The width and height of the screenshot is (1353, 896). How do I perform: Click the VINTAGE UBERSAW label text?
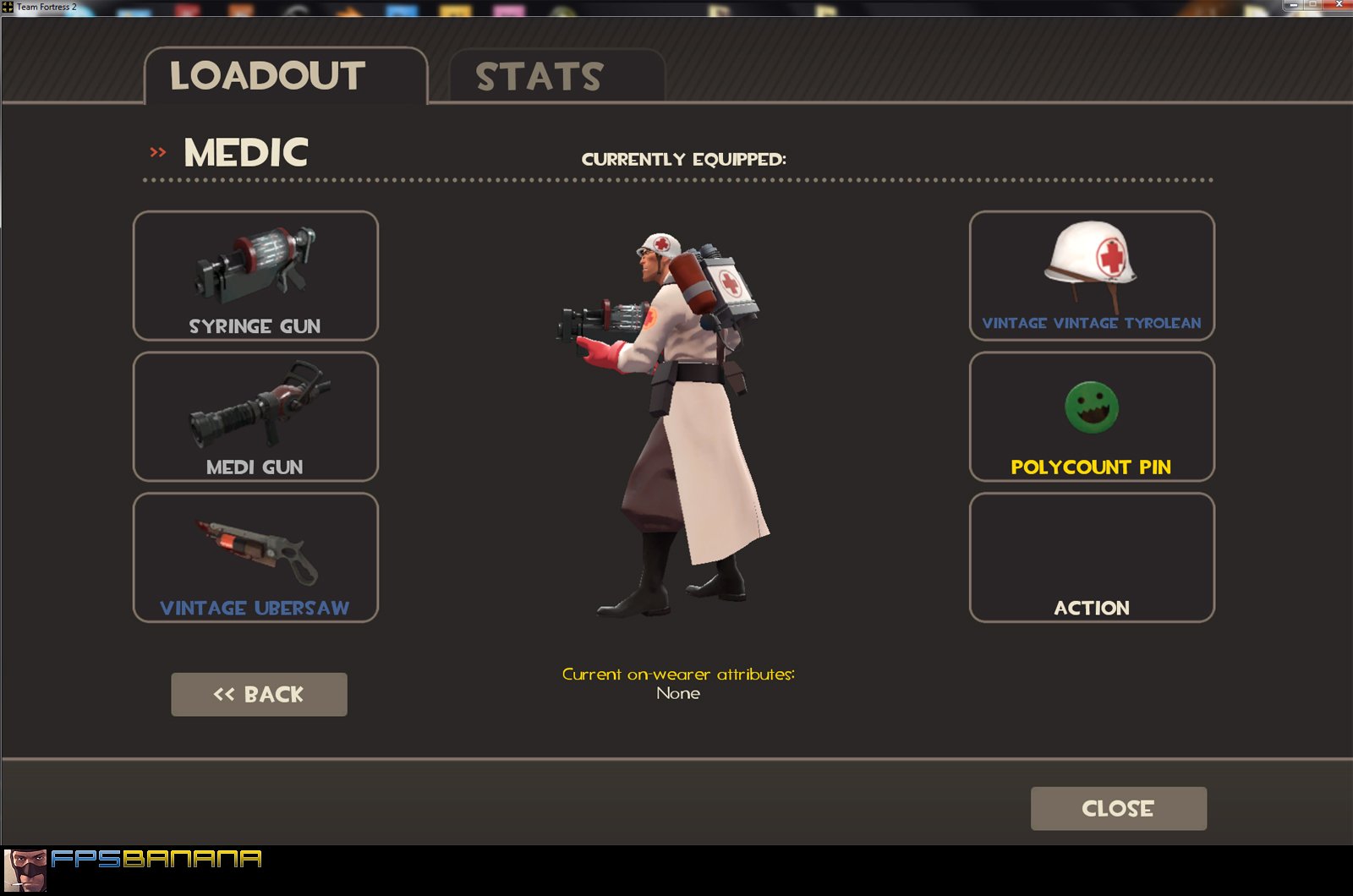click(255, 606)
